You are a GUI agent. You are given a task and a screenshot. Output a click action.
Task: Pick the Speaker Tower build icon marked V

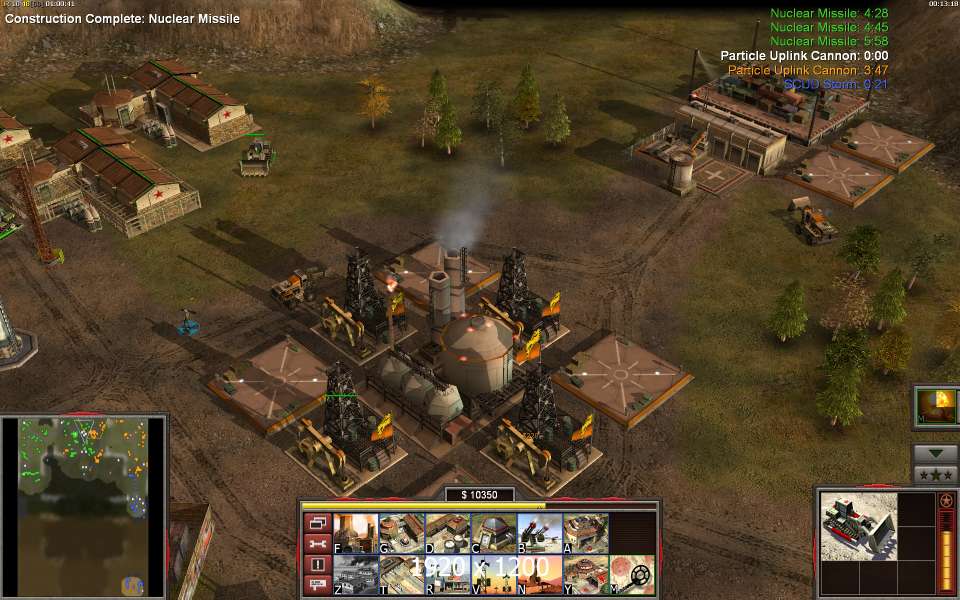point(493,575)
